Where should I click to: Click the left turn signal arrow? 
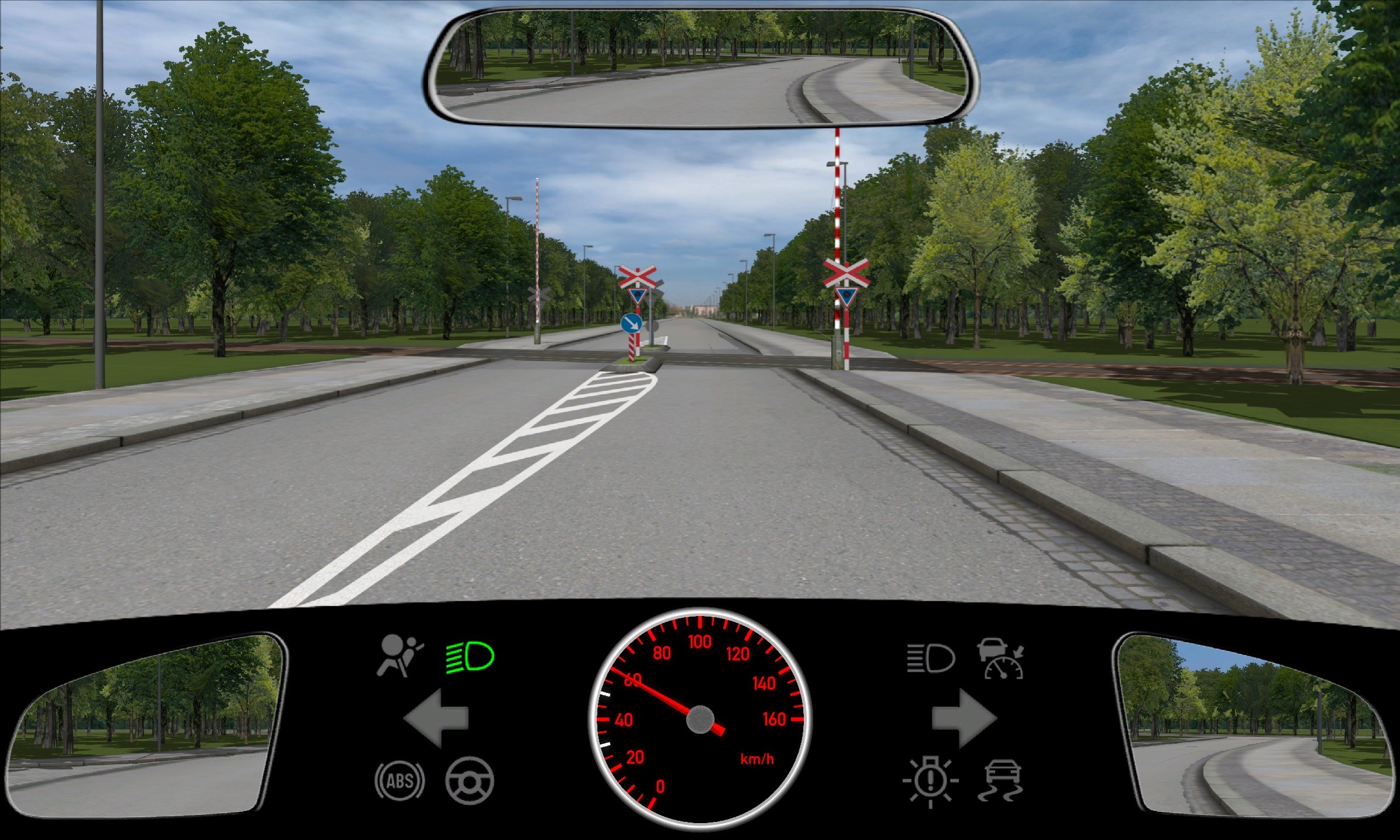[x=436, y=717]
